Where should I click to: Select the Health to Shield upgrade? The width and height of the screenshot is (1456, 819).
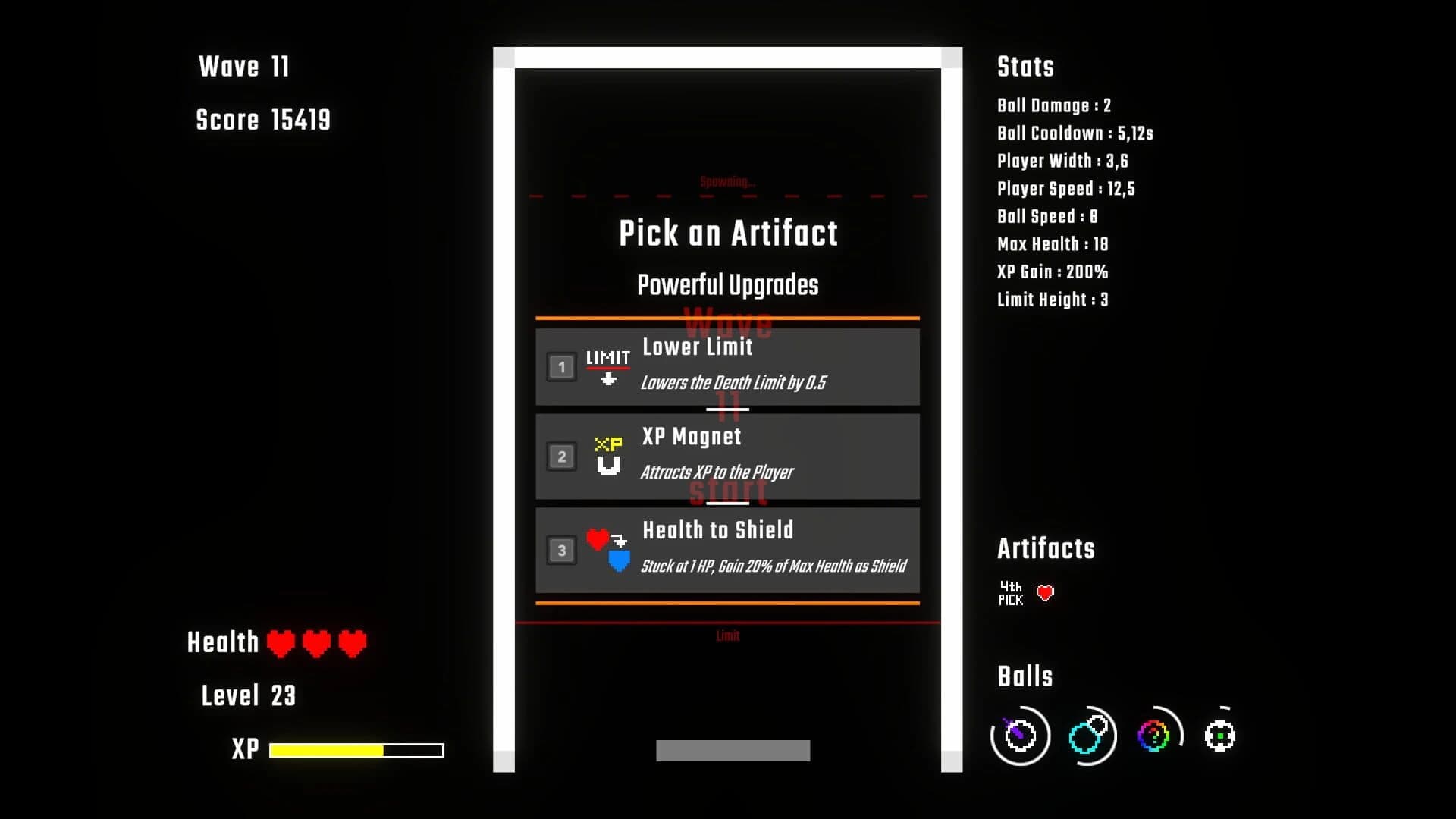pos(728,550)
